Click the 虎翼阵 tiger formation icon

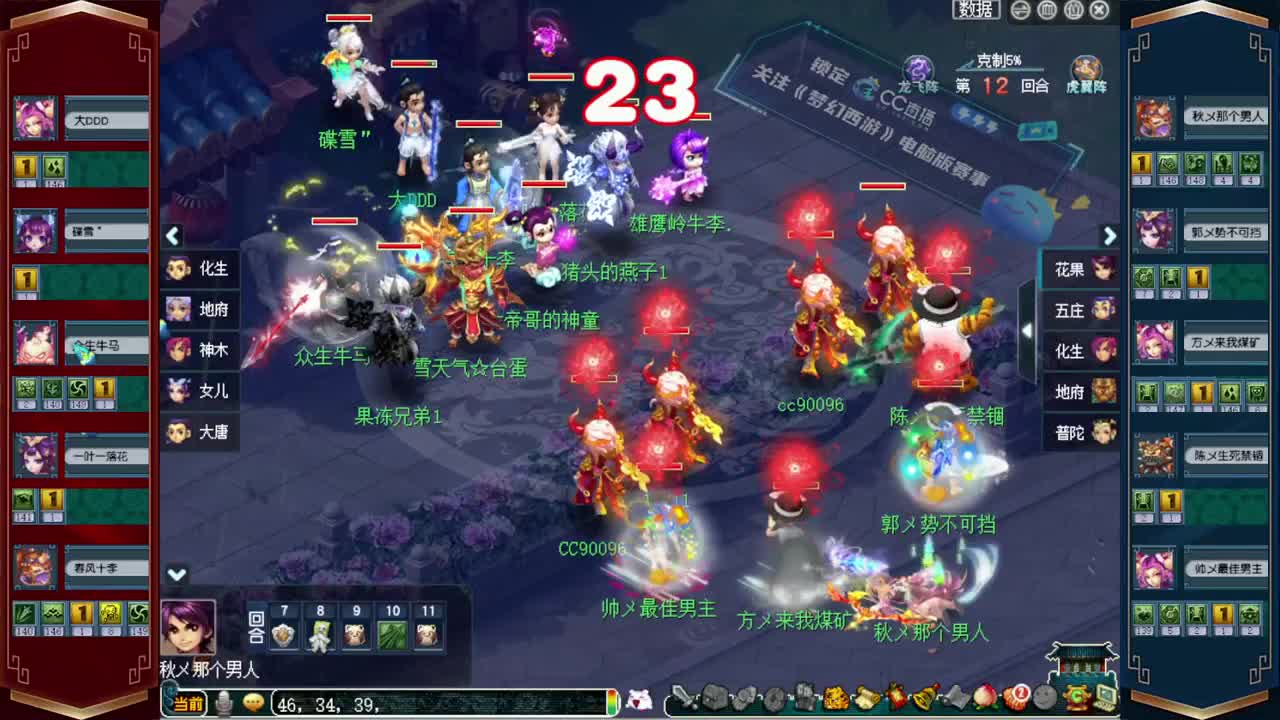[x=1085, y=68]
